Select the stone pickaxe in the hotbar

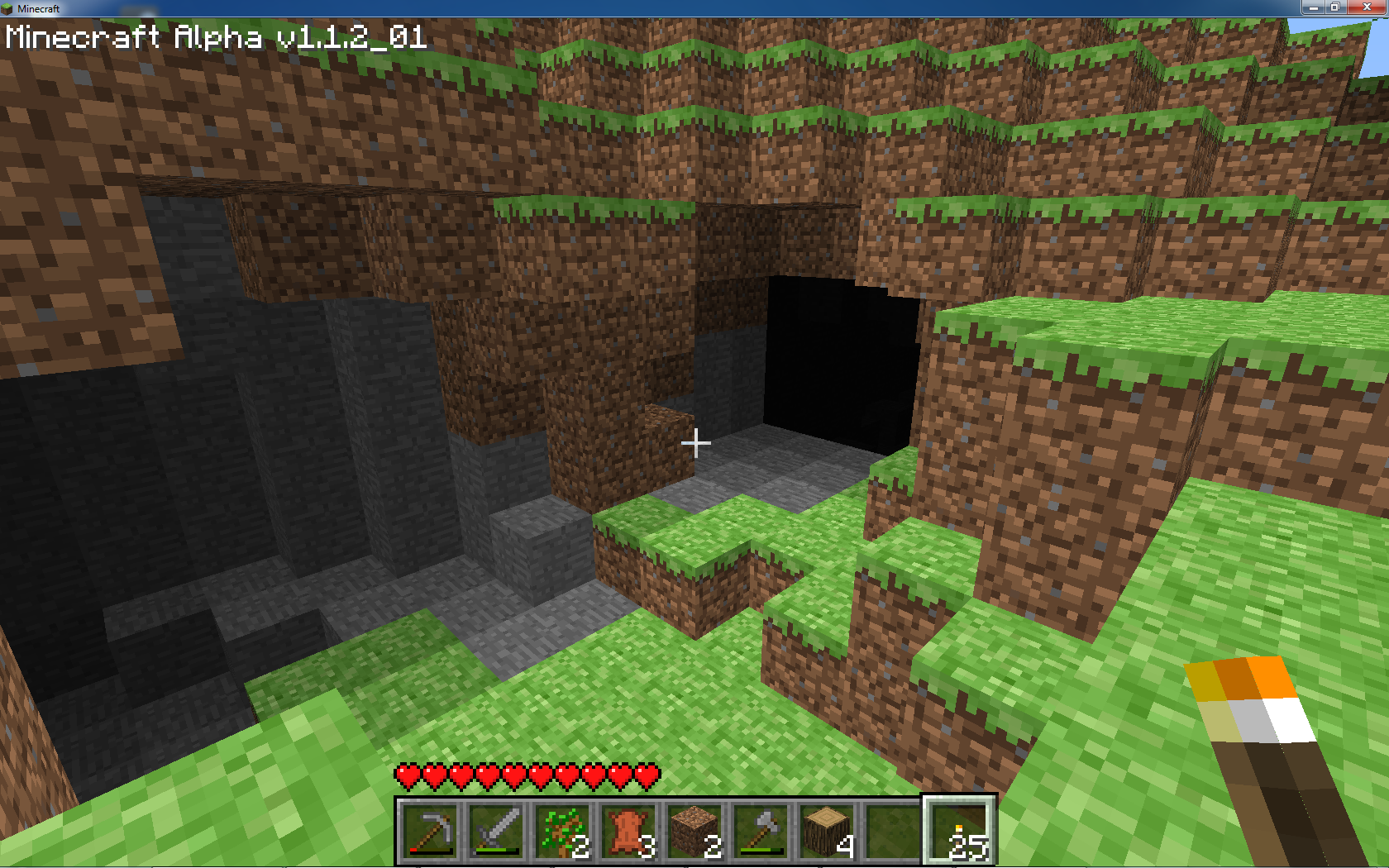pos(429,831)
